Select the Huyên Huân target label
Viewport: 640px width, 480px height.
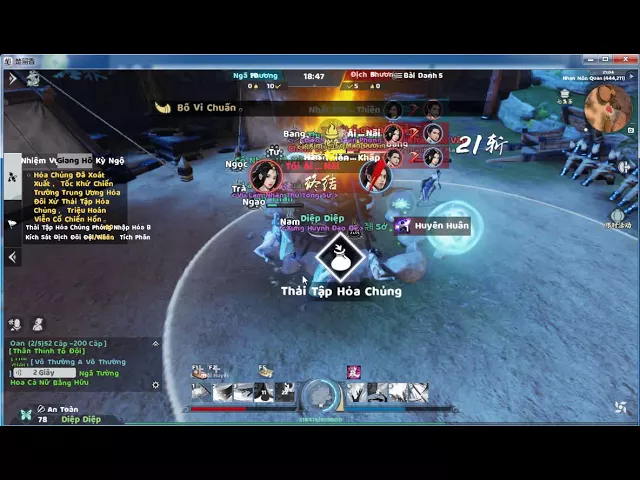[x=440, y=226]
